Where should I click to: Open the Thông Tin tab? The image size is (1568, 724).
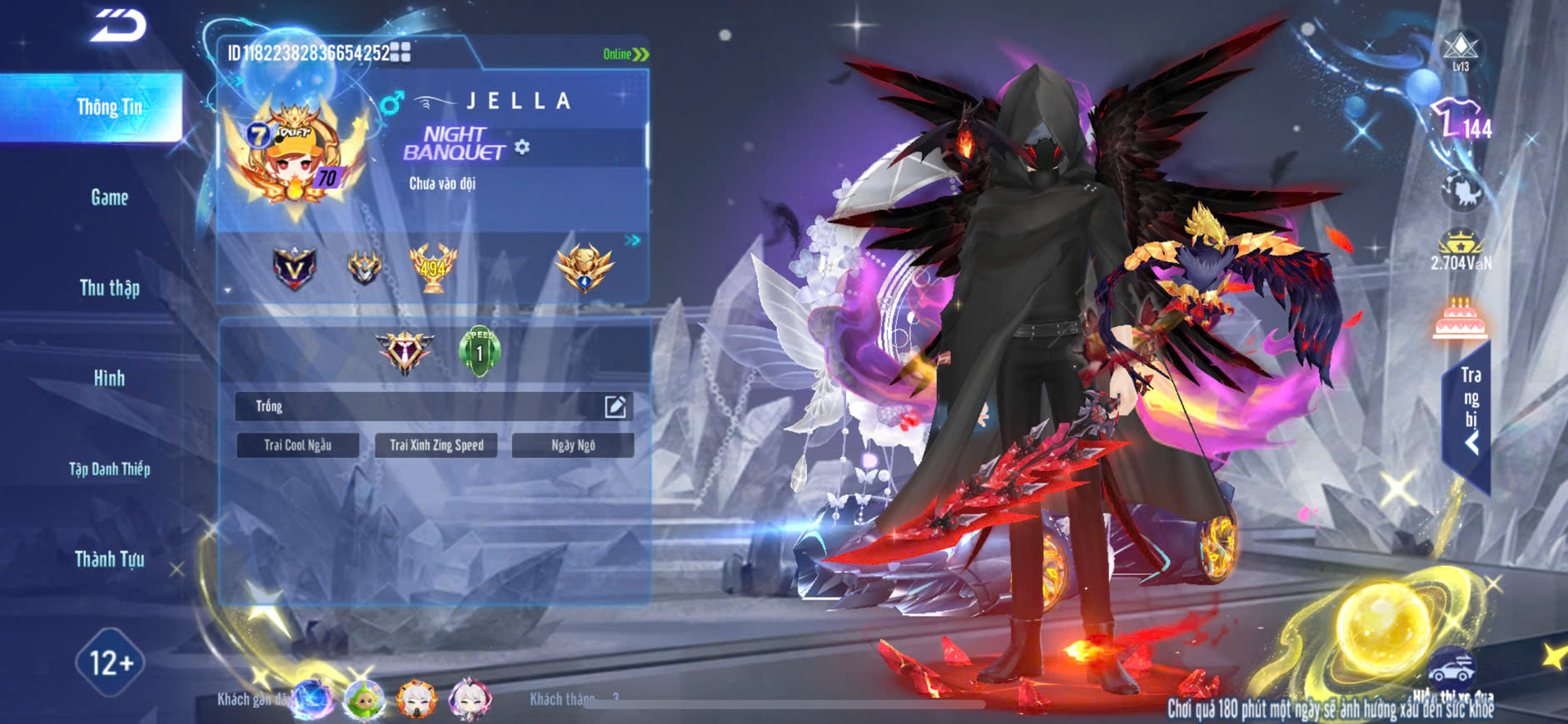coord(109,107)
